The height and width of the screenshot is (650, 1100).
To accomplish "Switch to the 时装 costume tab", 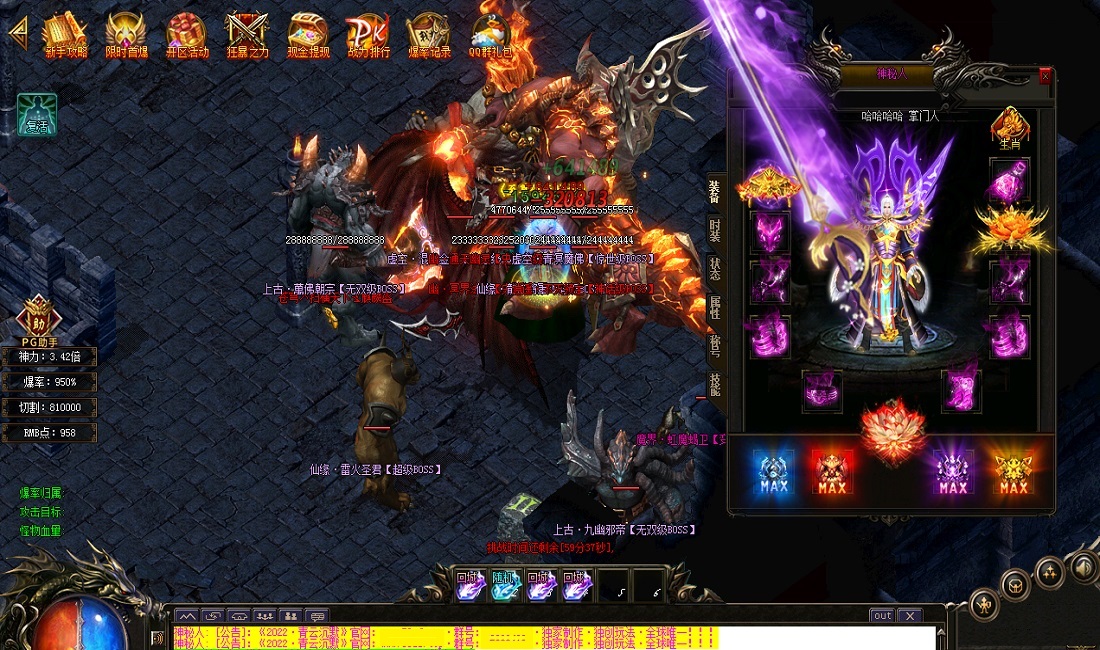I will click(x=714, y=229).
